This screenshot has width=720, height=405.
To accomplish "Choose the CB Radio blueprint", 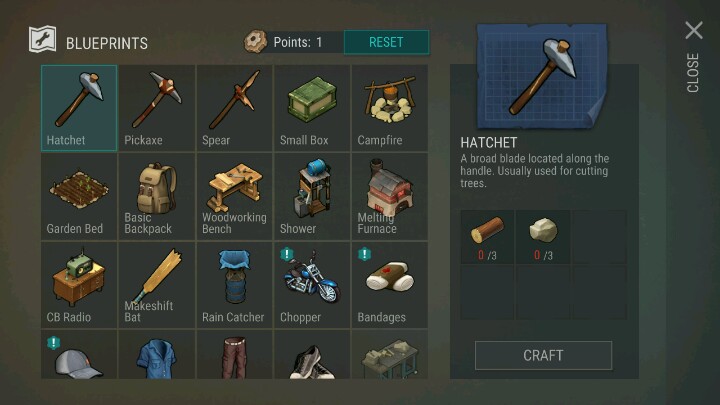I will (x=79, y=284).
